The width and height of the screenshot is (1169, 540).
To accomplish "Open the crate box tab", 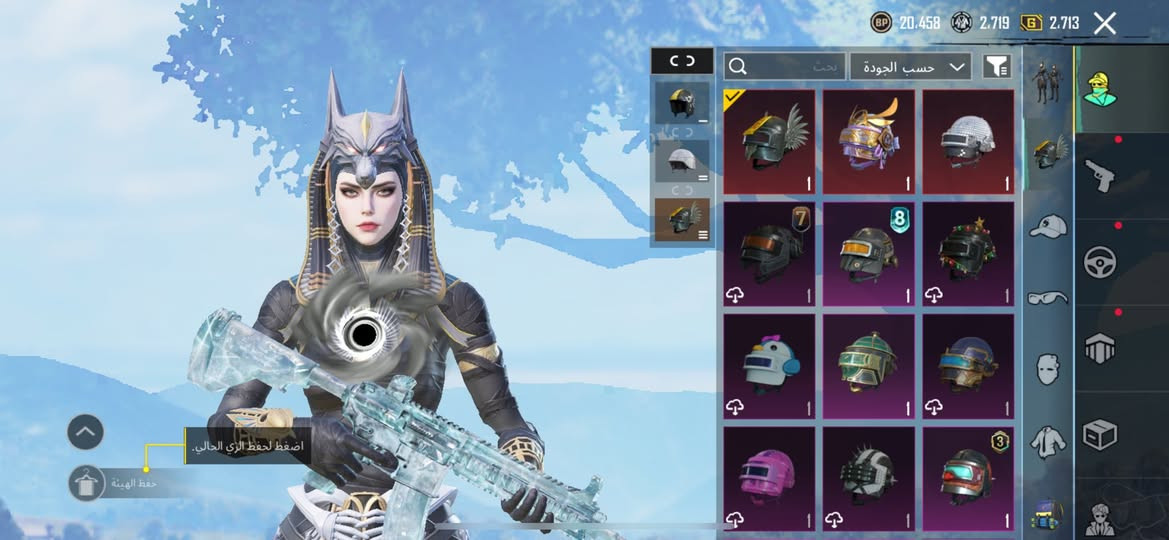I will click(1100, 434).
